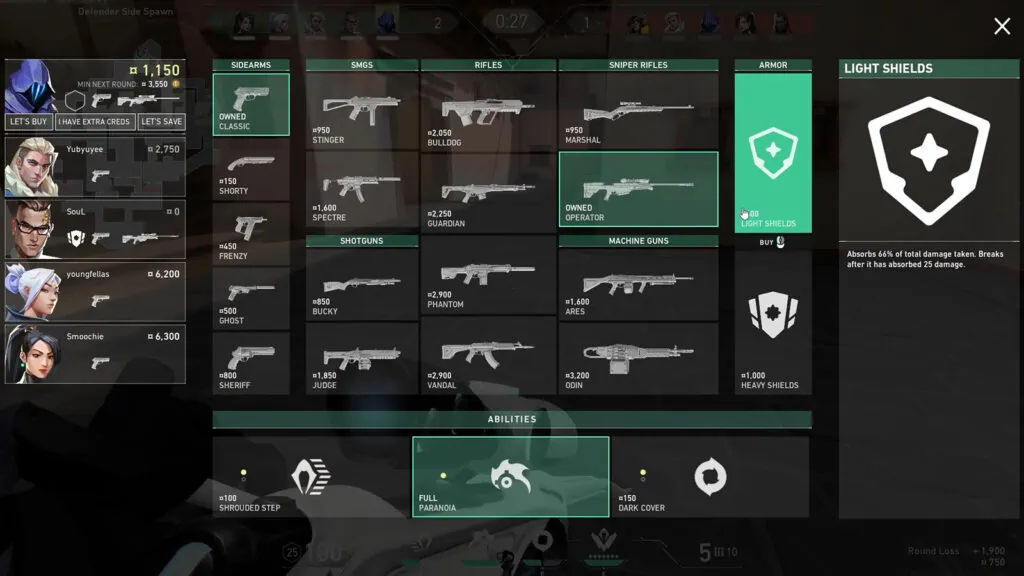The width and height of the screenshot is (1024, 576).
Task: Click the LET'S BUY button
Action: coord(30,122)
